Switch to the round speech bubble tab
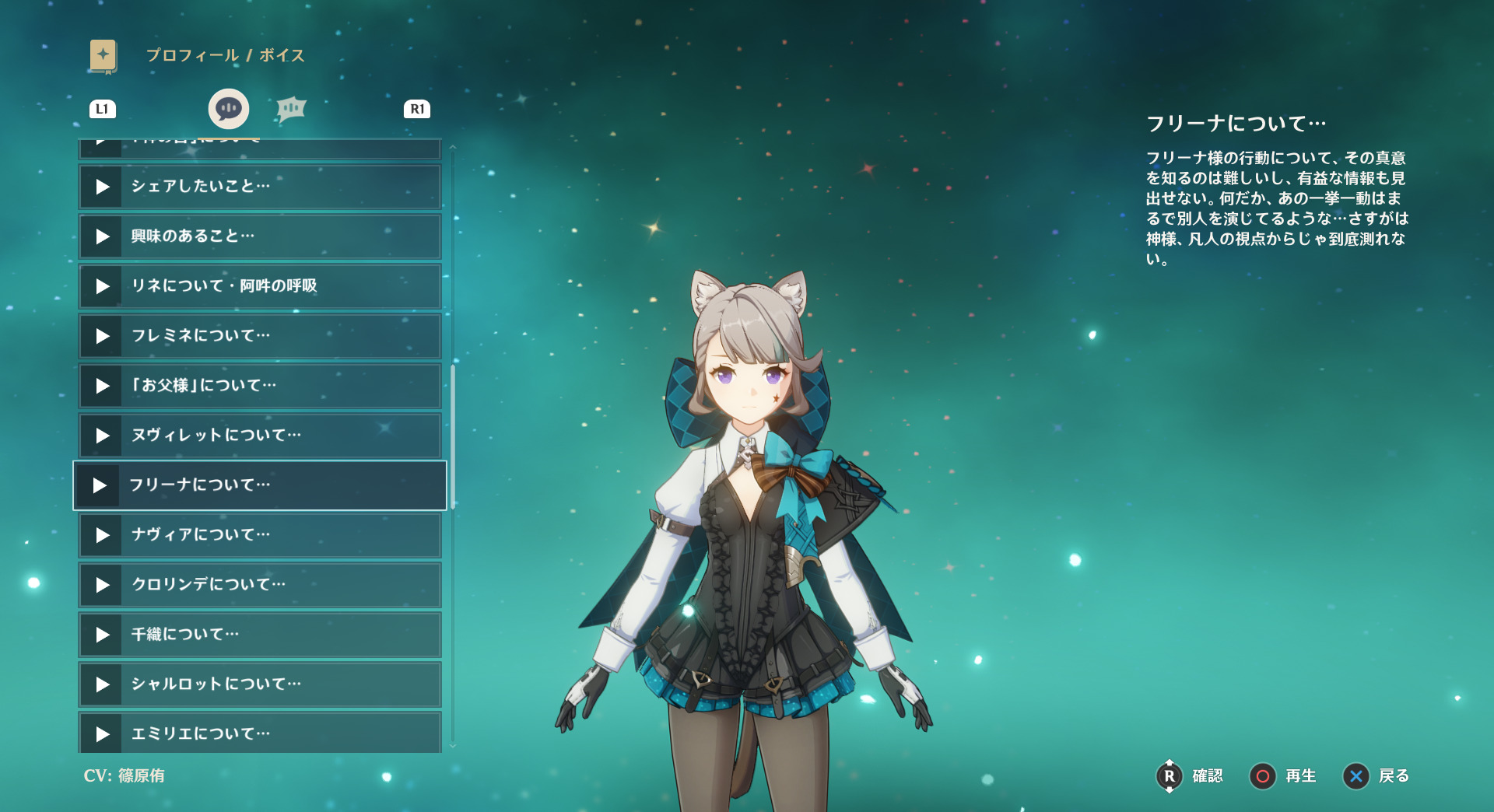Image resolution: width=1494 pixels, height=812 pixels. pos(229,109)
